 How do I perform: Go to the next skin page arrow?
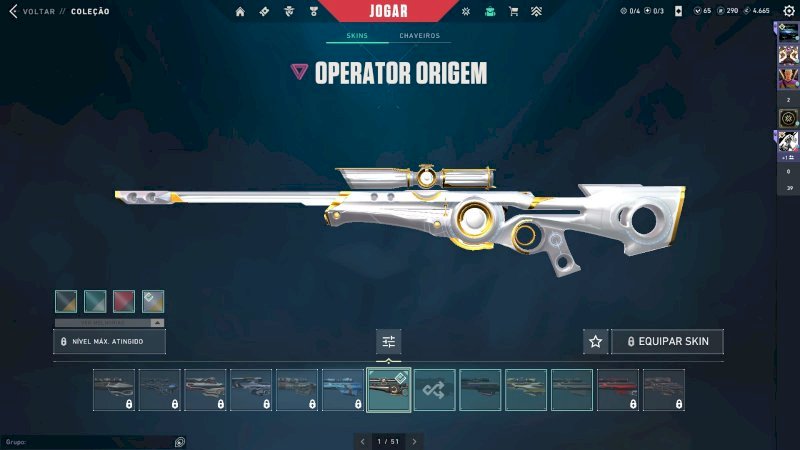click(414, 441)
